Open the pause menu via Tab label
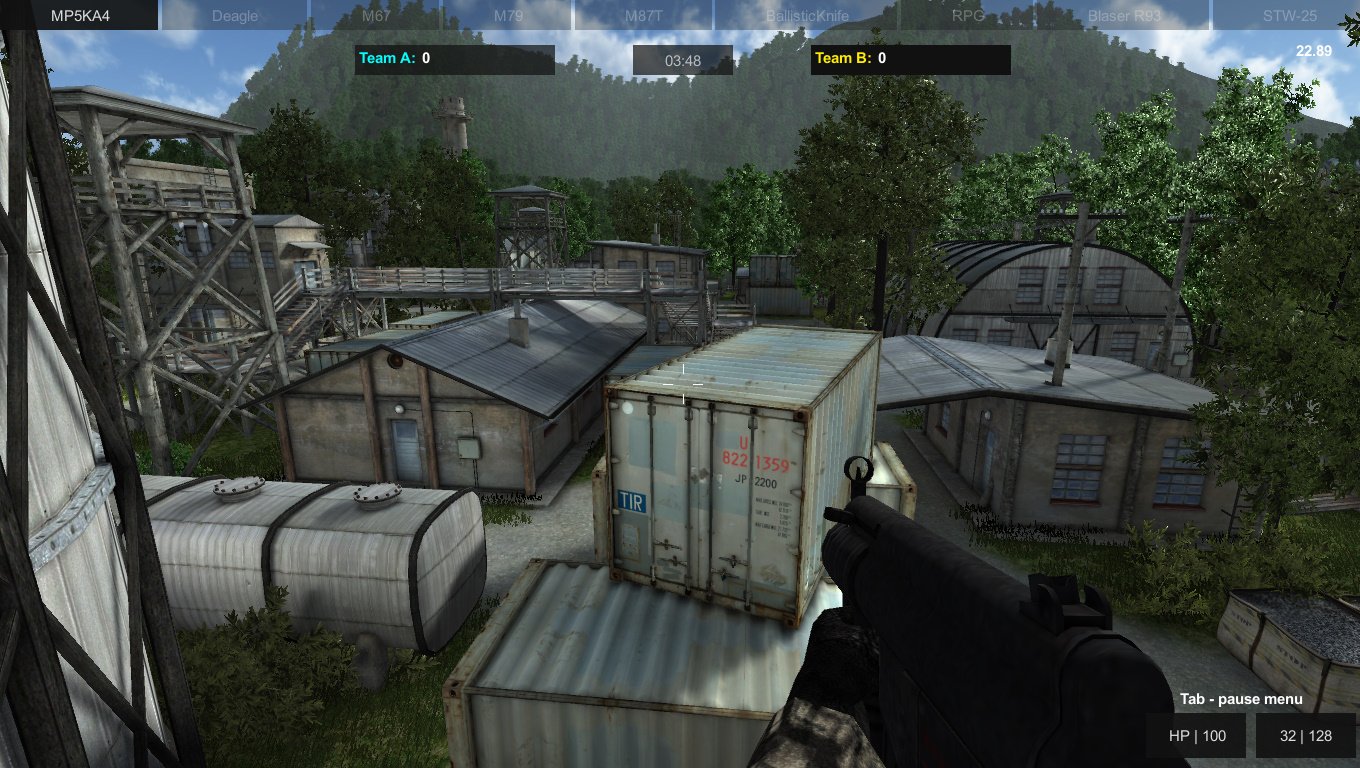This screenshot has width=1360, height=768. coord(1241,698)
